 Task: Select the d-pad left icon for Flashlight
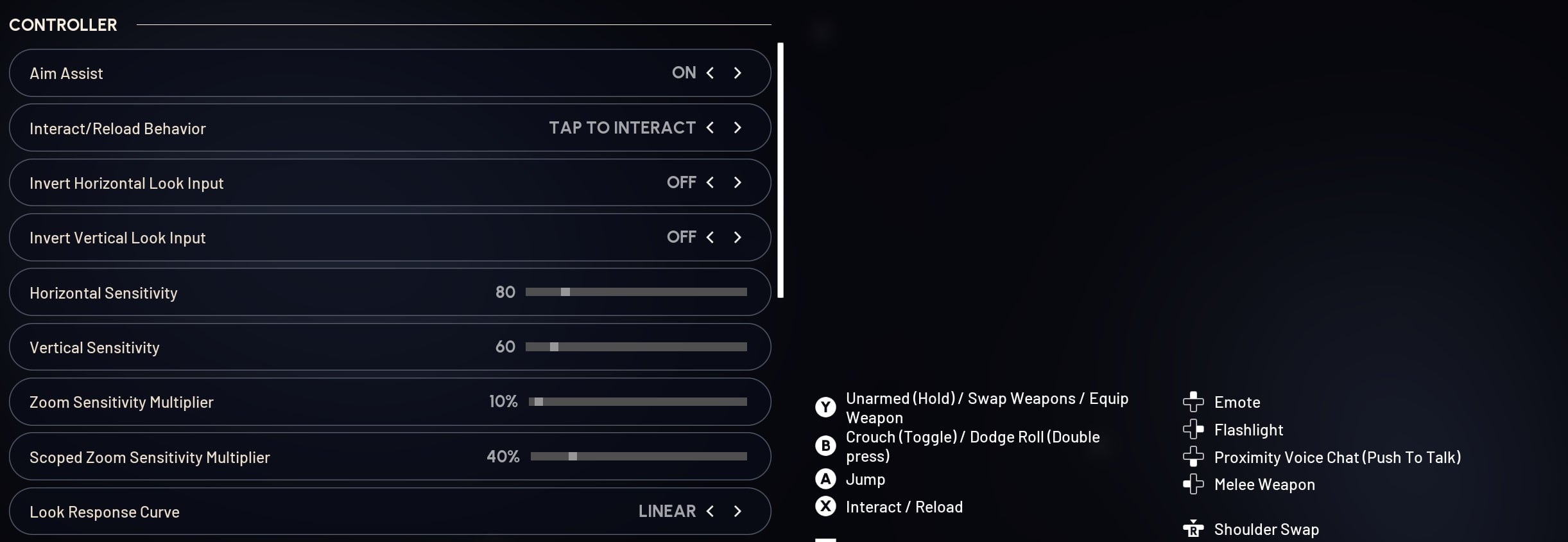[x=1194, y=430]
